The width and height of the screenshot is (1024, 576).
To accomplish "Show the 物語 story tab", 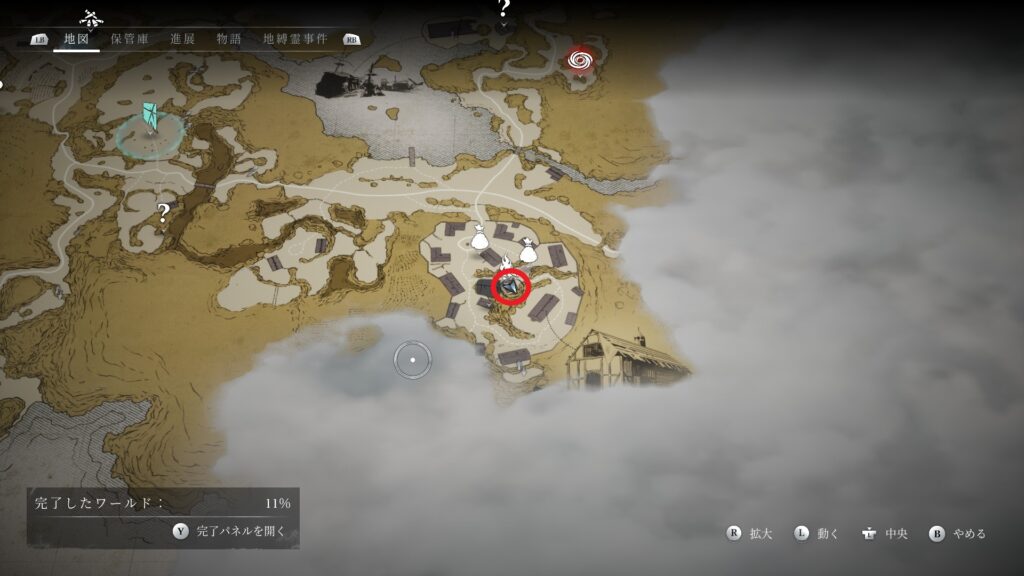I will (228, 39).
